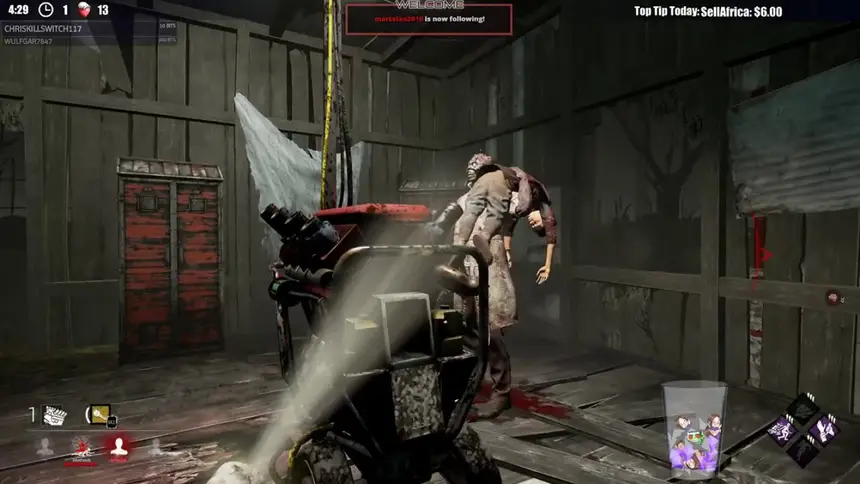Select the hooked survivor status portrait
The width and height of the screenshot is (860, 484).
(x=82, y=448)
